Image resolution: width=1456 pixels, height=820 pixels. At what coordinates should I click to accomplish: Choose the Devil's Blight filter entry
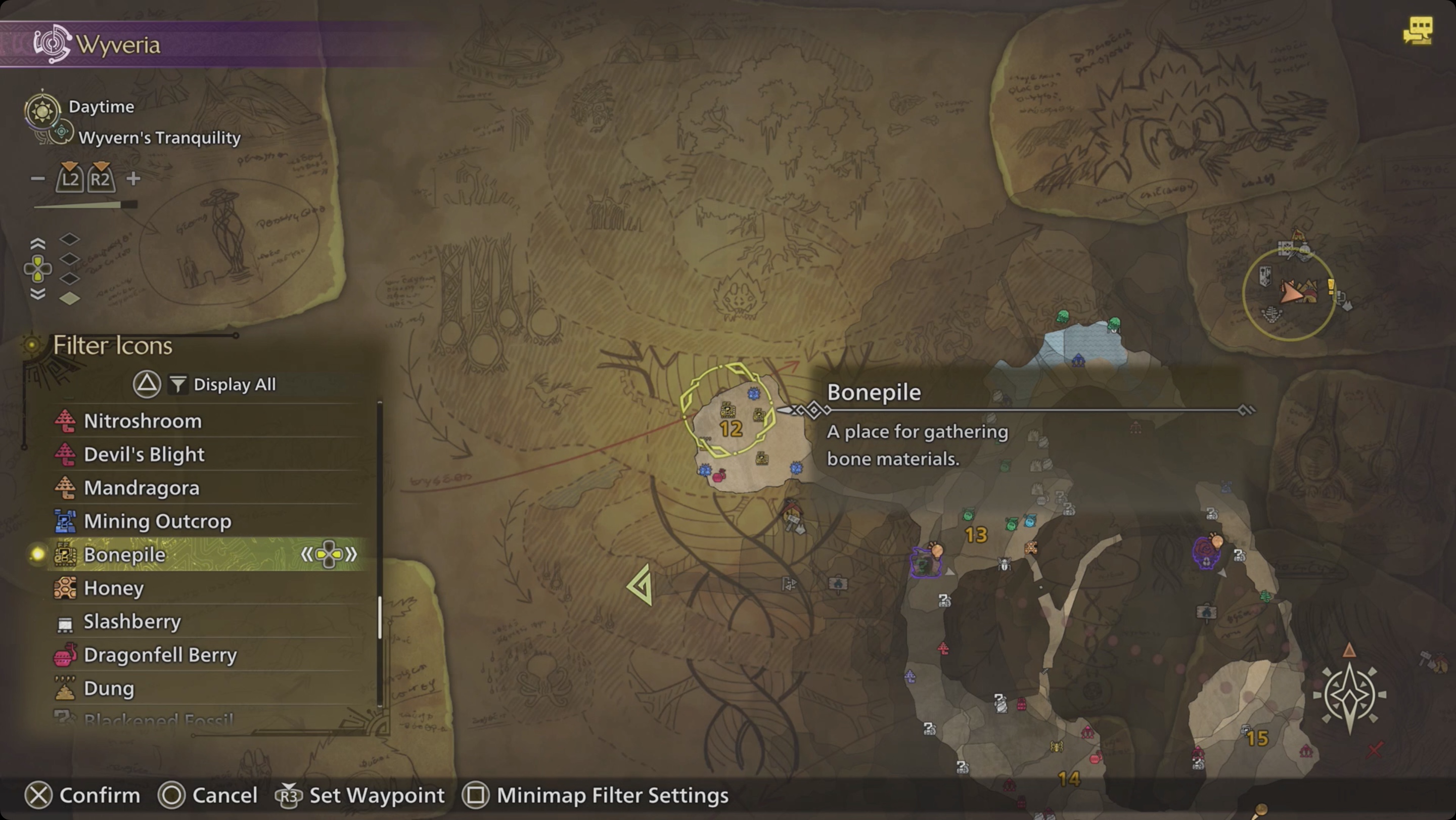pos(144,454)
